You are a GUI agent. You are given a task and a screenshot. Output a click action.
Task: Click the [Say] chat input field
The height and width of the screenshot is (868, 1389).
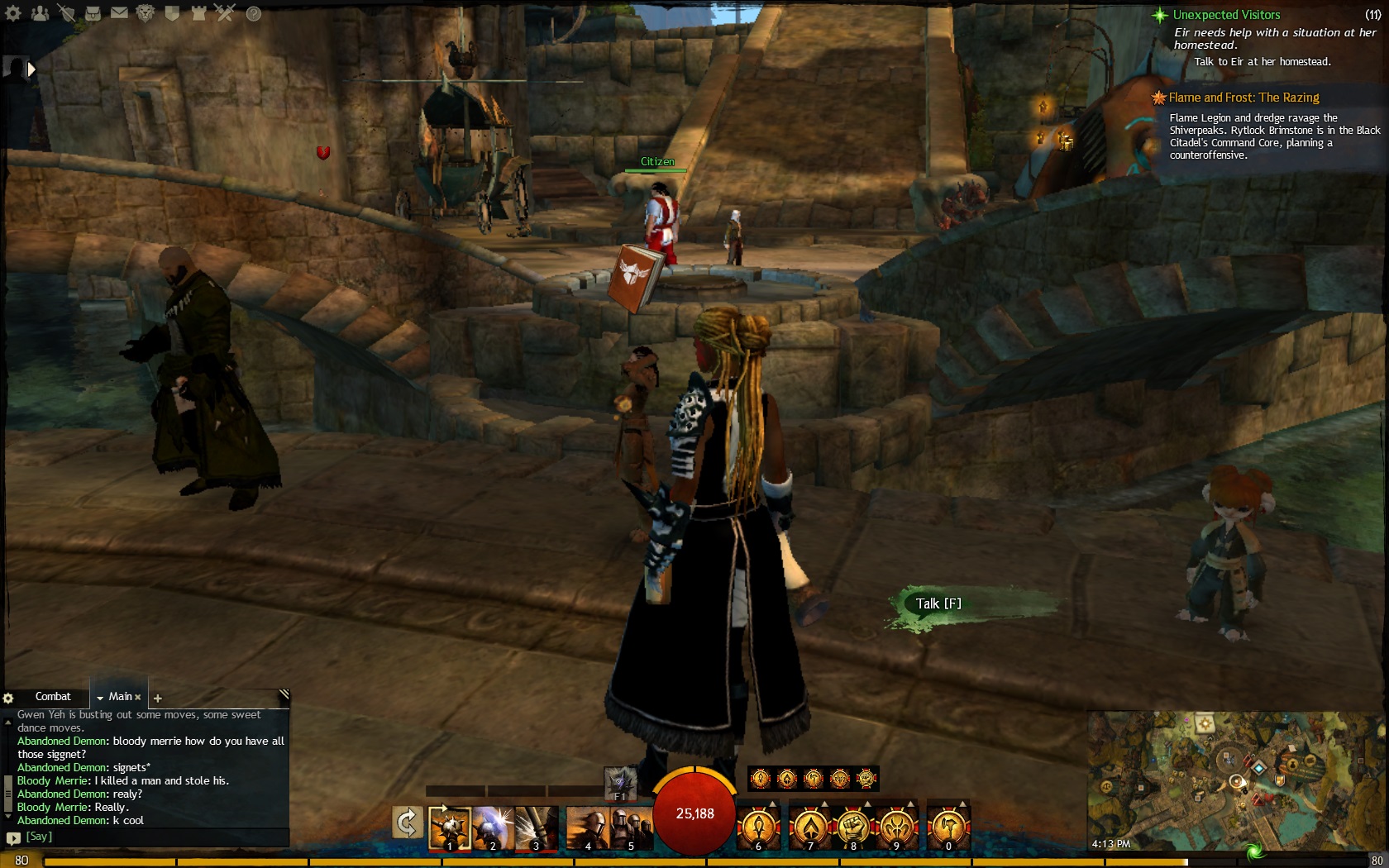tap(149, 837)
